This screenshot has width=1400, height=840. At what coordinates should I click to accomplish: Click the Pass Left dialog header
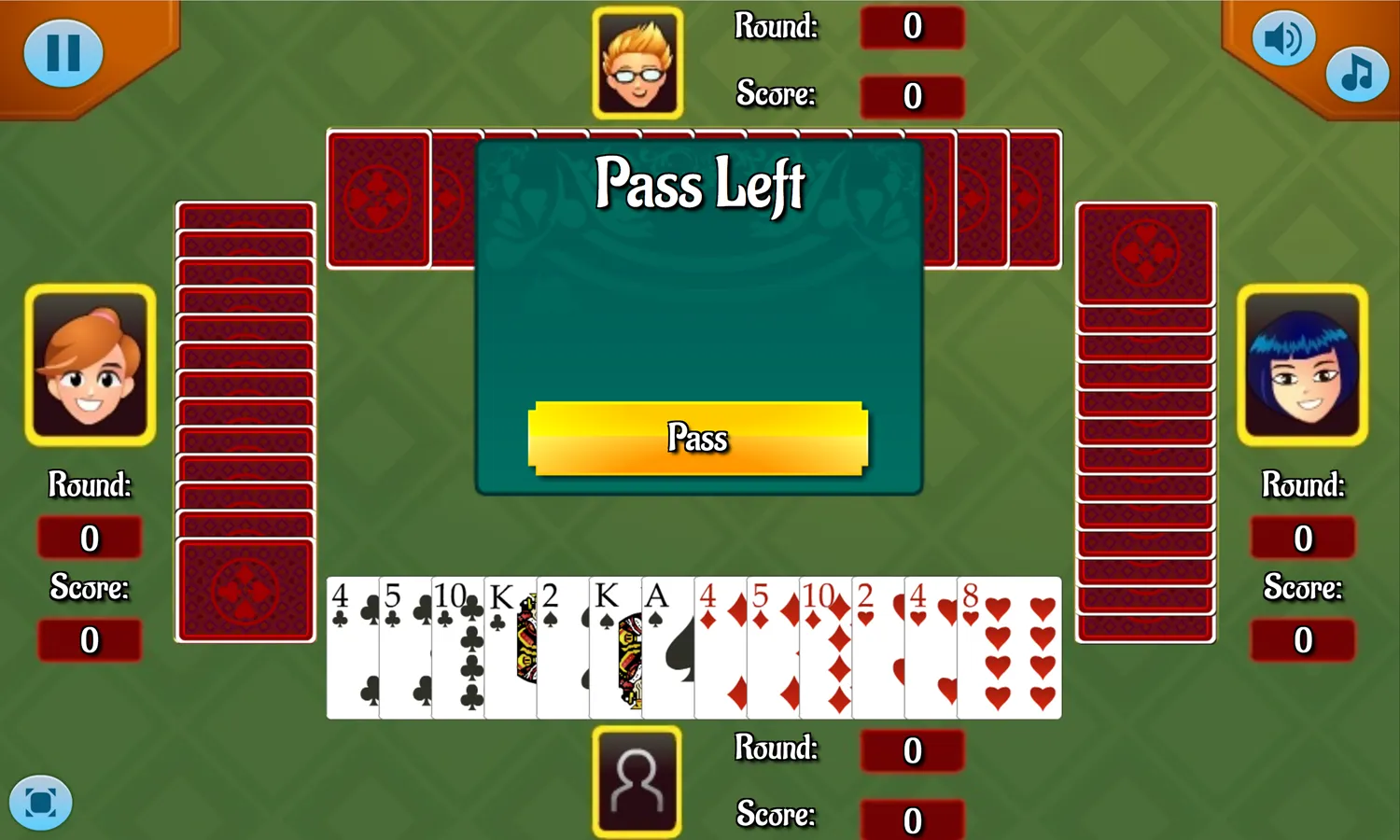tap(700, 185)
